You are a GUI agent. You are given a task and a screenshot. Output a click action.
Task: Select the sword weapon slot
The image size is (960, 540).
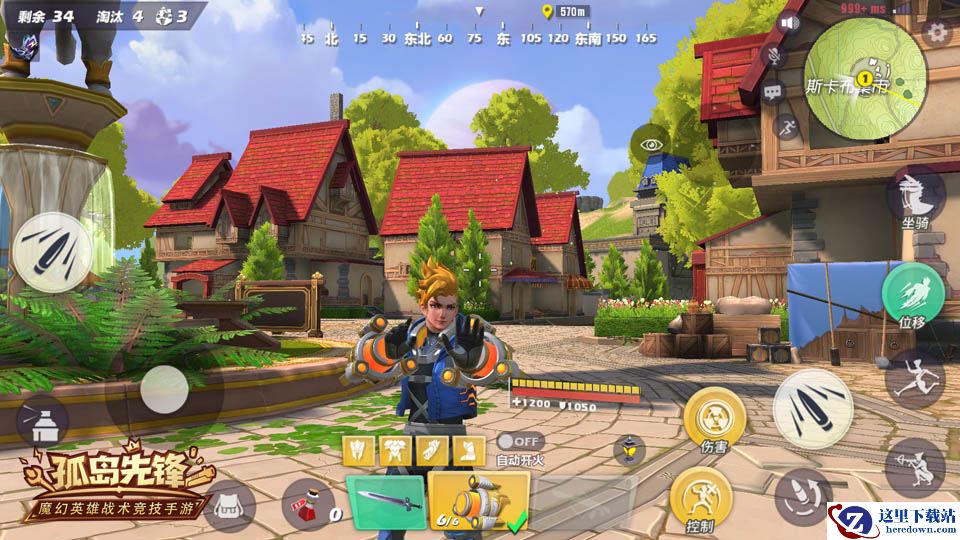(x=385, y=502)
